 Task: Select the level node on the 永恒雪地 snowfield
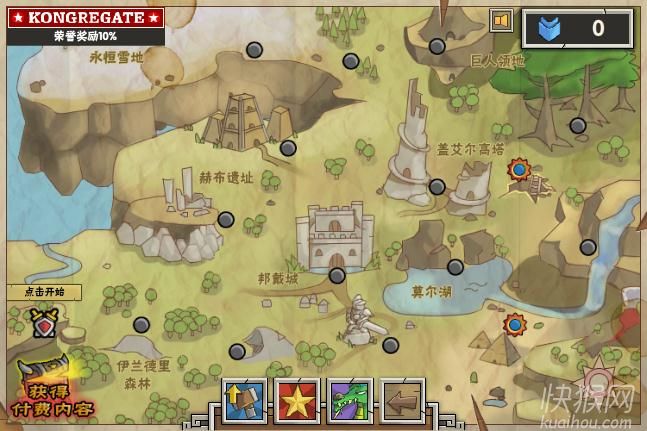coord(254,49)
